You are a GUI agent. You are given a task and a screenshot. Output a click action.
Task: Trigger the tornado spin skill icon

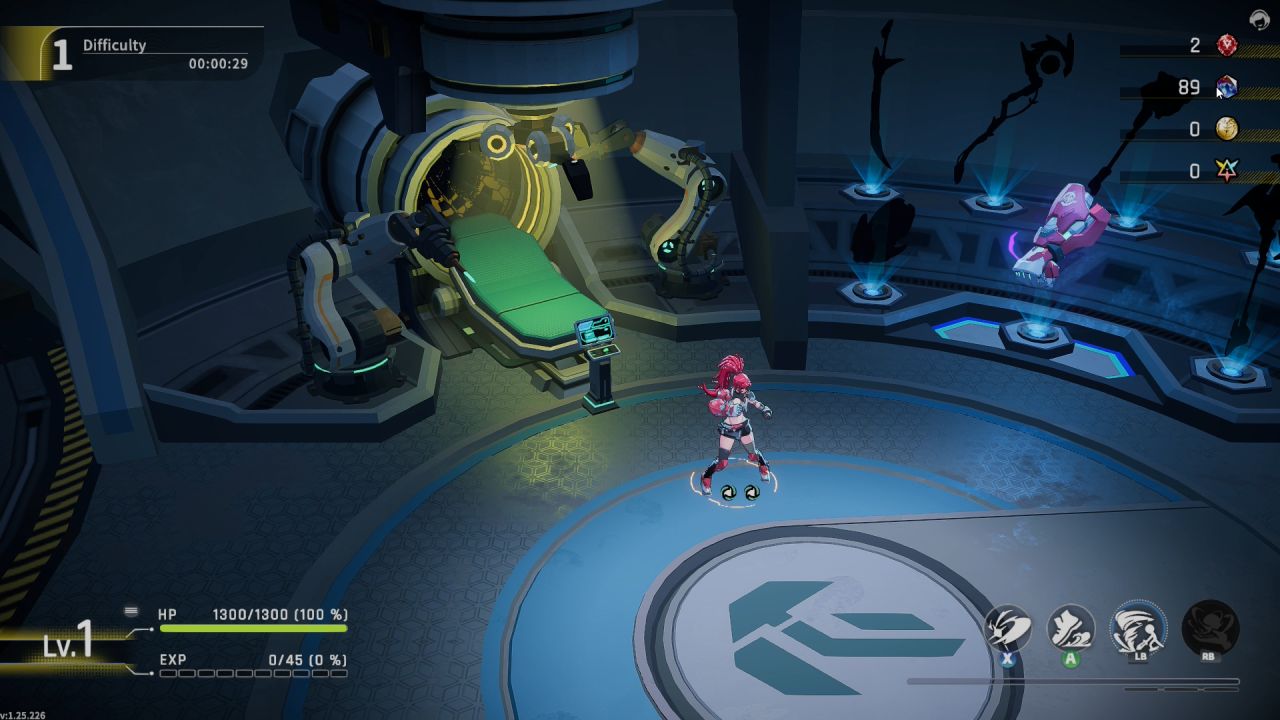coord(1138,628)
